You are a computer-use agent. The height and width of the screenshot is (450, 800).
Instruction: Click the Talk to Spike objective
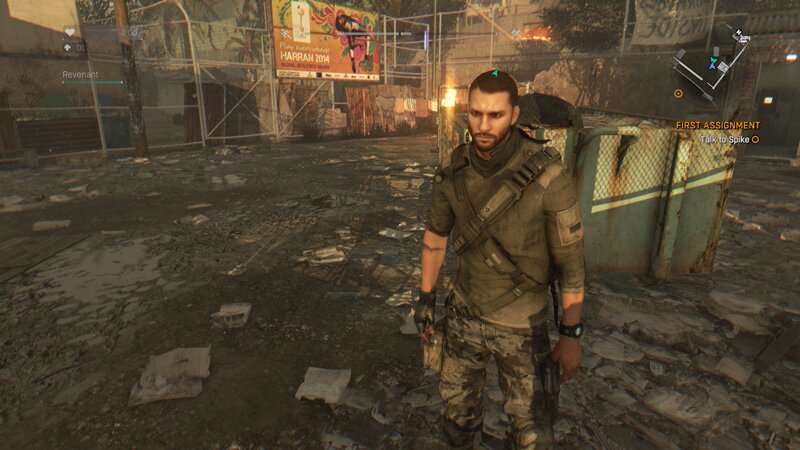pos(726,139)
